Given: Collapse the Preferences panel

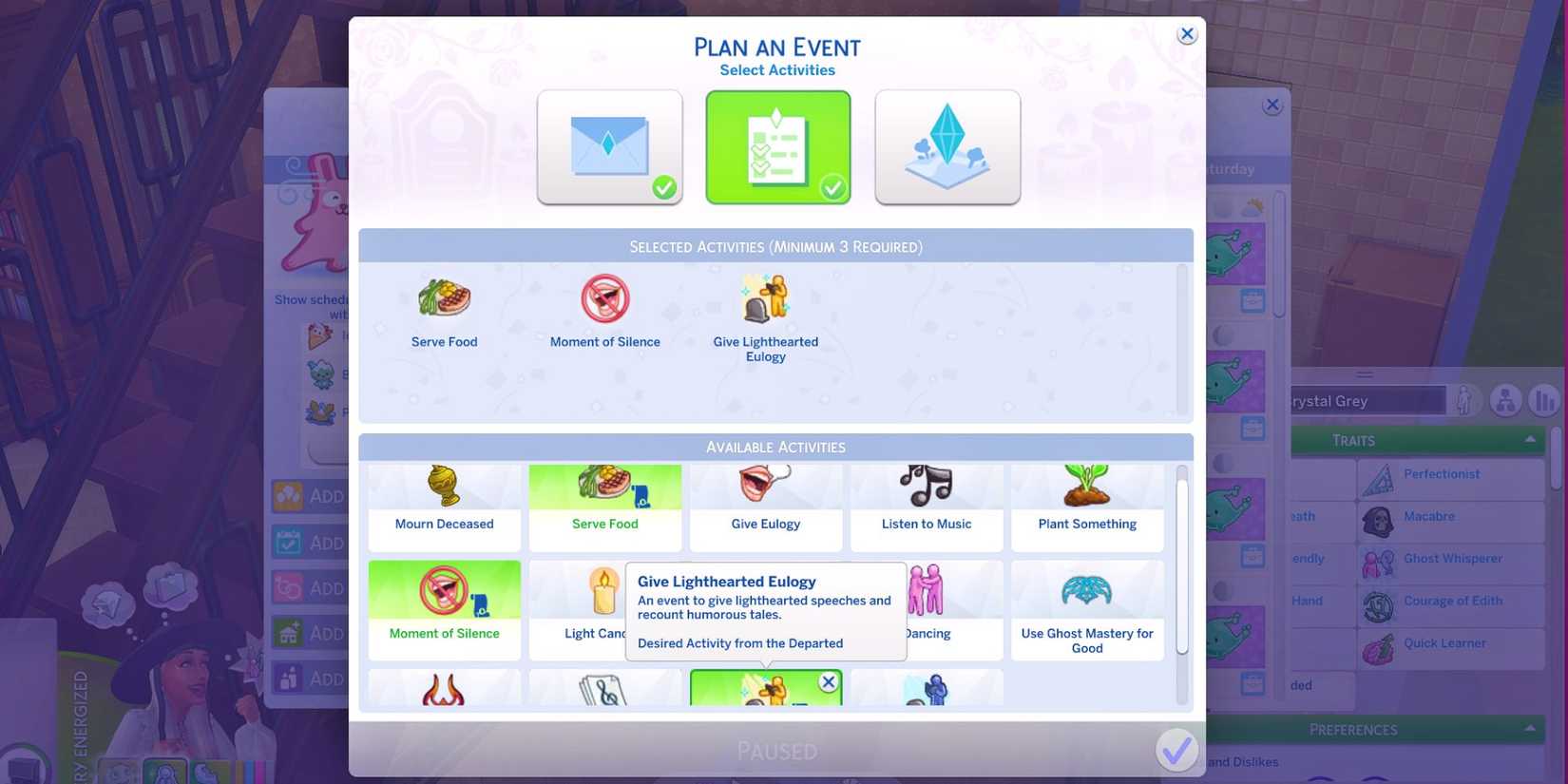Looking at the screenshot, I should pyautogui.click(x=1531, y=729).
